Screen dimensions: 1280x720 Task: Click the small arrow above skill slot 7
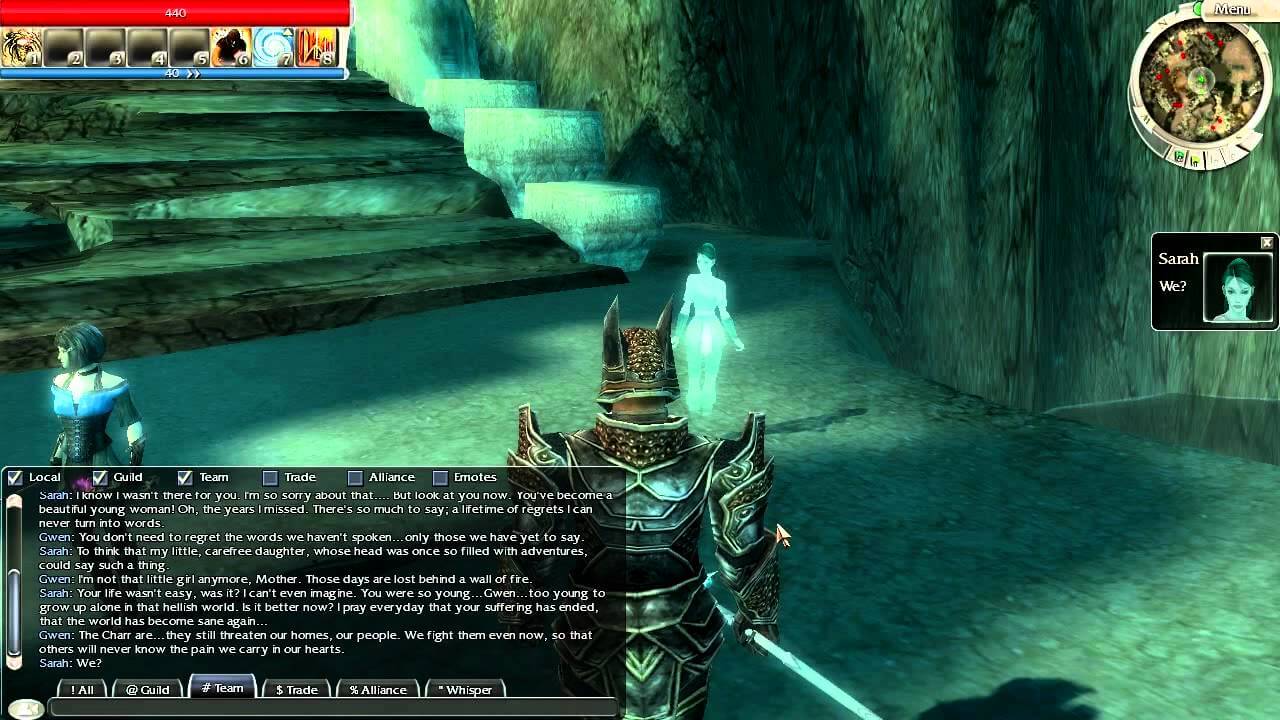[x=286, y=31]
